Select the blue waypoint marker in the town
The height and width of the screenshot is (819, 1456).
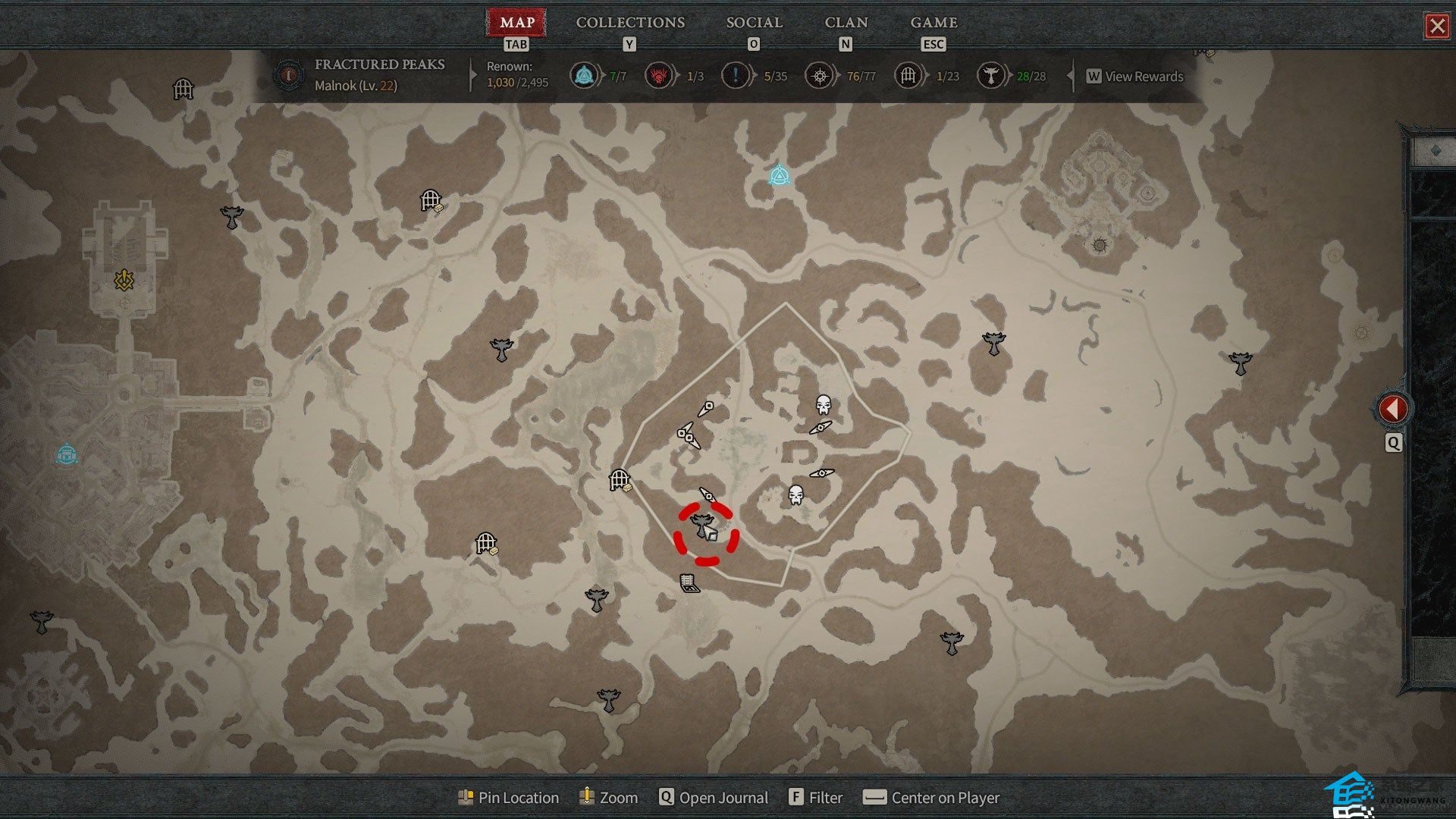coord(67,454)
